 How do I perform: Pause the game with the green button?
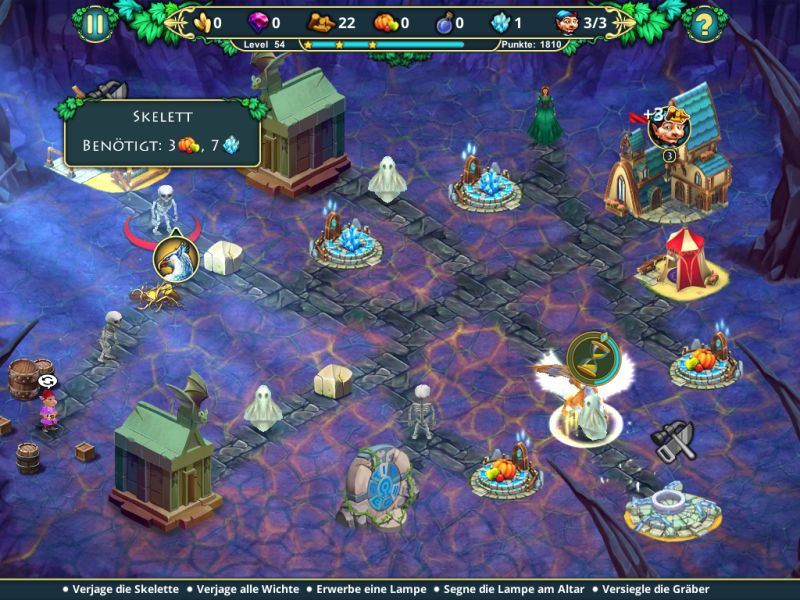[94, 23]
